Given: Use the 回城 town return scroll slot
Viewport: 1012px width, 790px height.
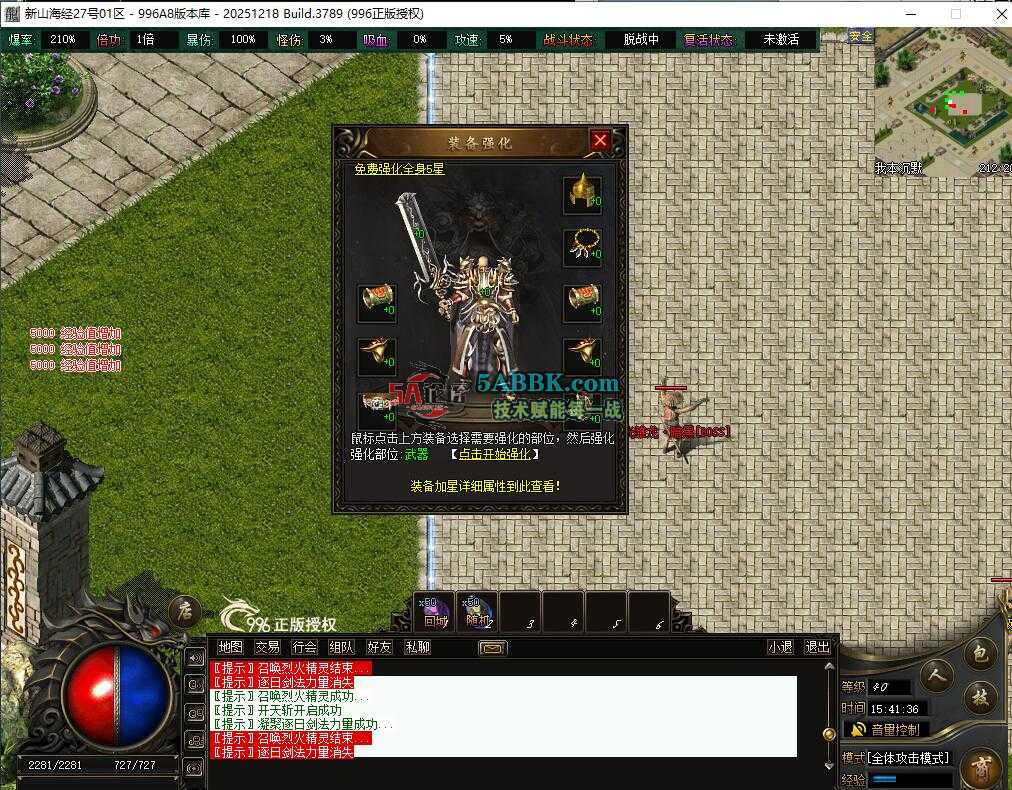Looking at the screenshot, I should click(435, 612).
